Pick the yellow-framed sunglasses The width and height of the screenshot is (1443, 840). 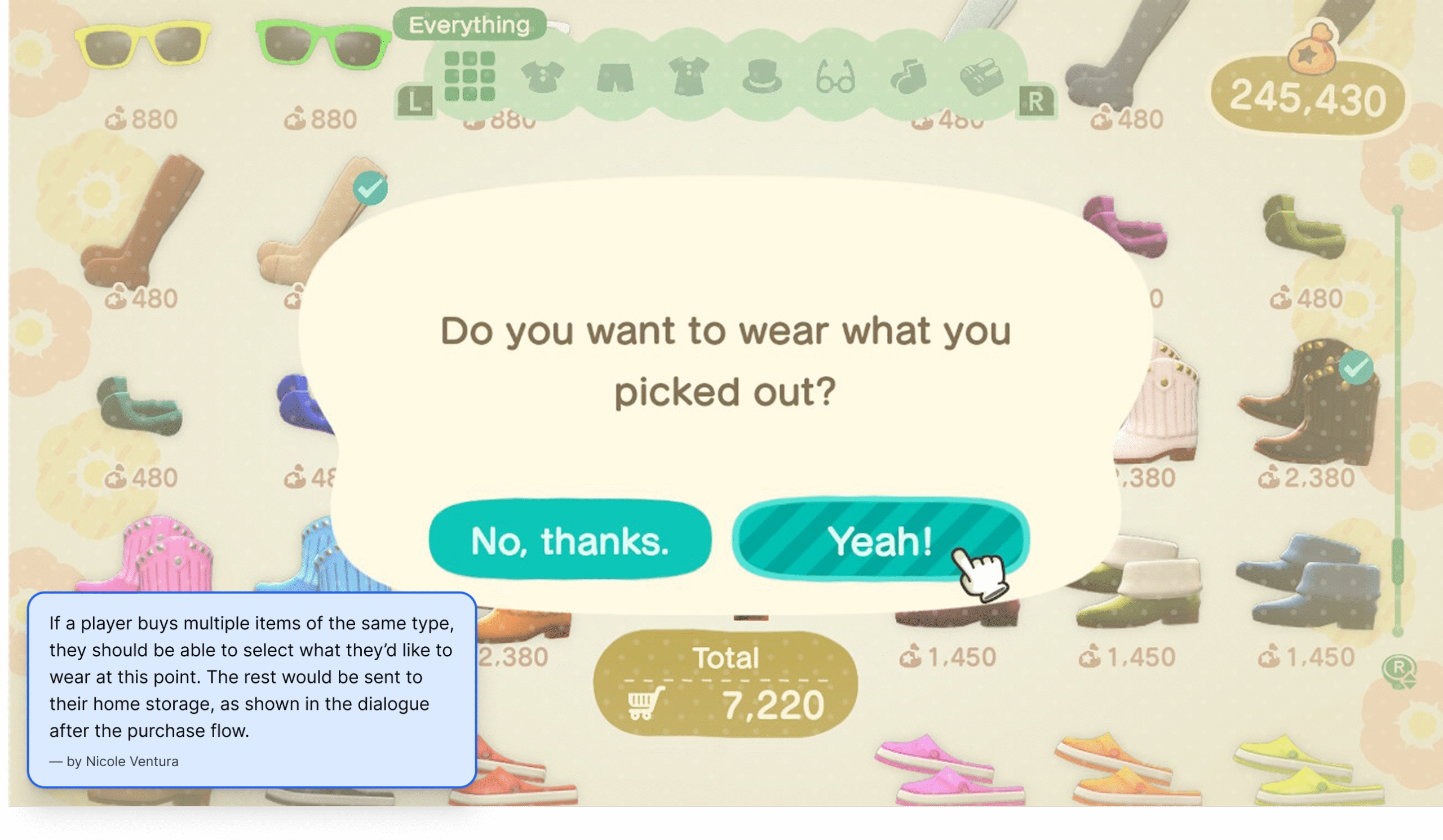143,43
